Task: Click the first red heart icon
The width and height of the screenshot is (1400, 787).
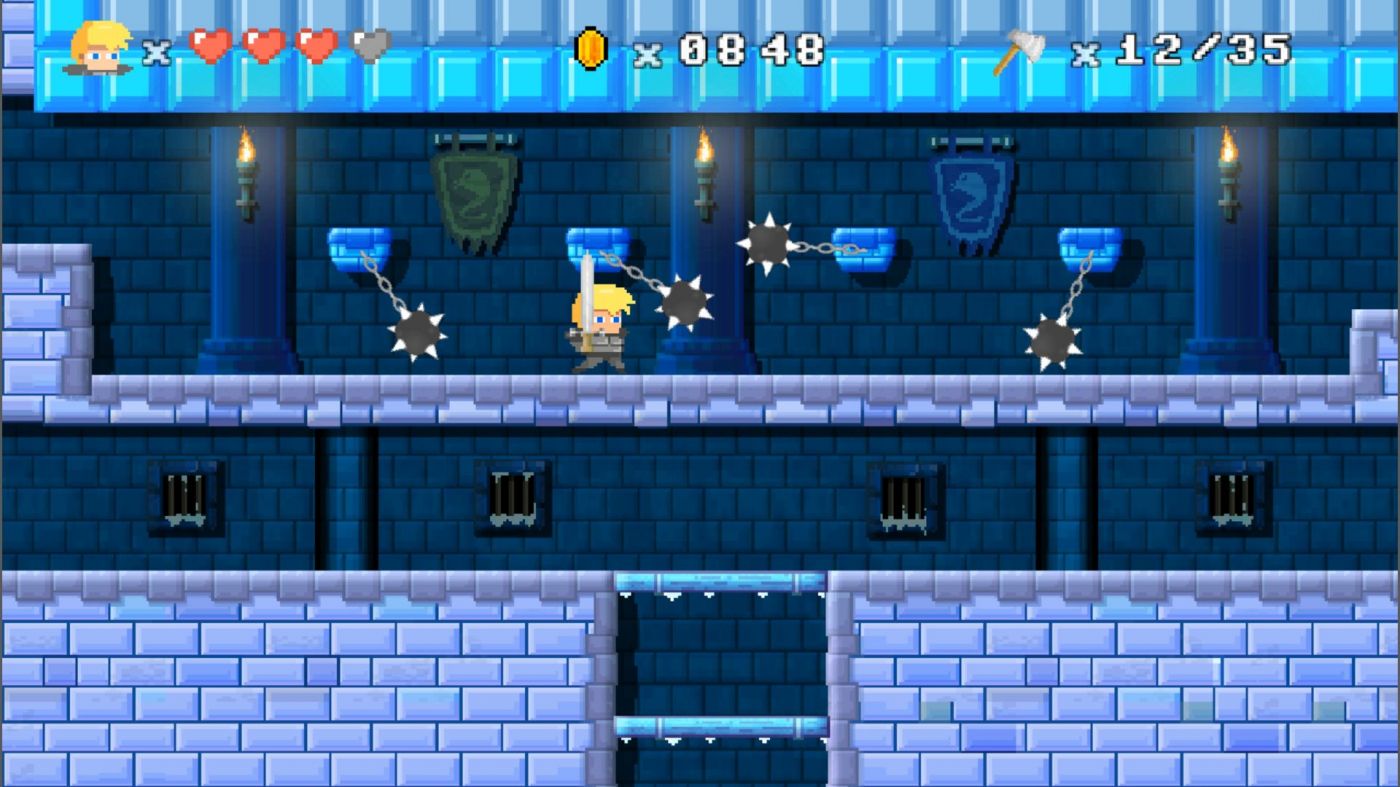Action: pos(211,46)
